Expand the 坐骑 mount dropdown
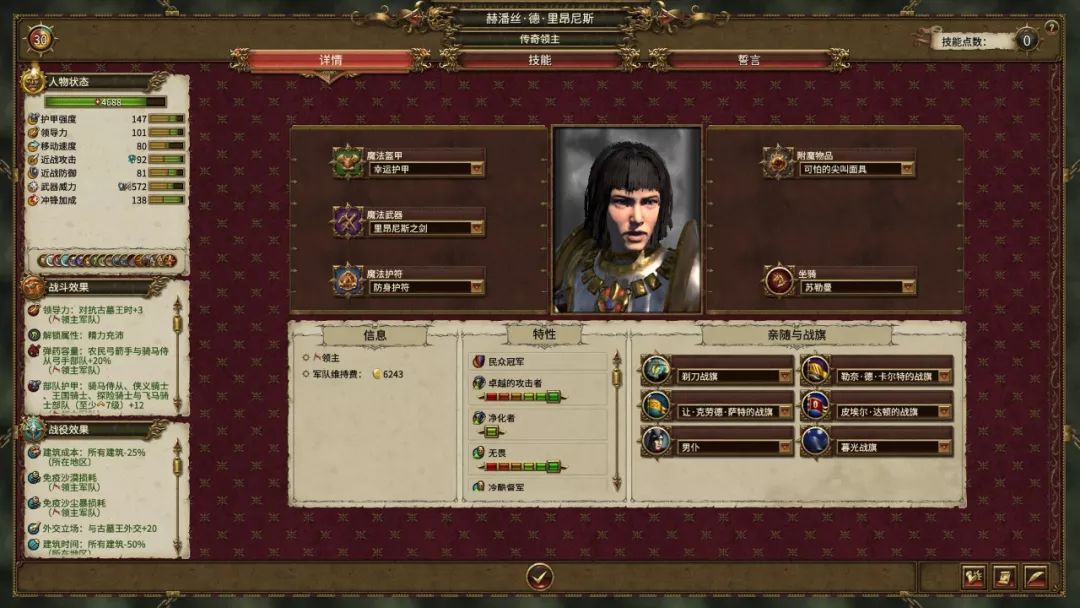1080x608 pixels. click(907, 287)
